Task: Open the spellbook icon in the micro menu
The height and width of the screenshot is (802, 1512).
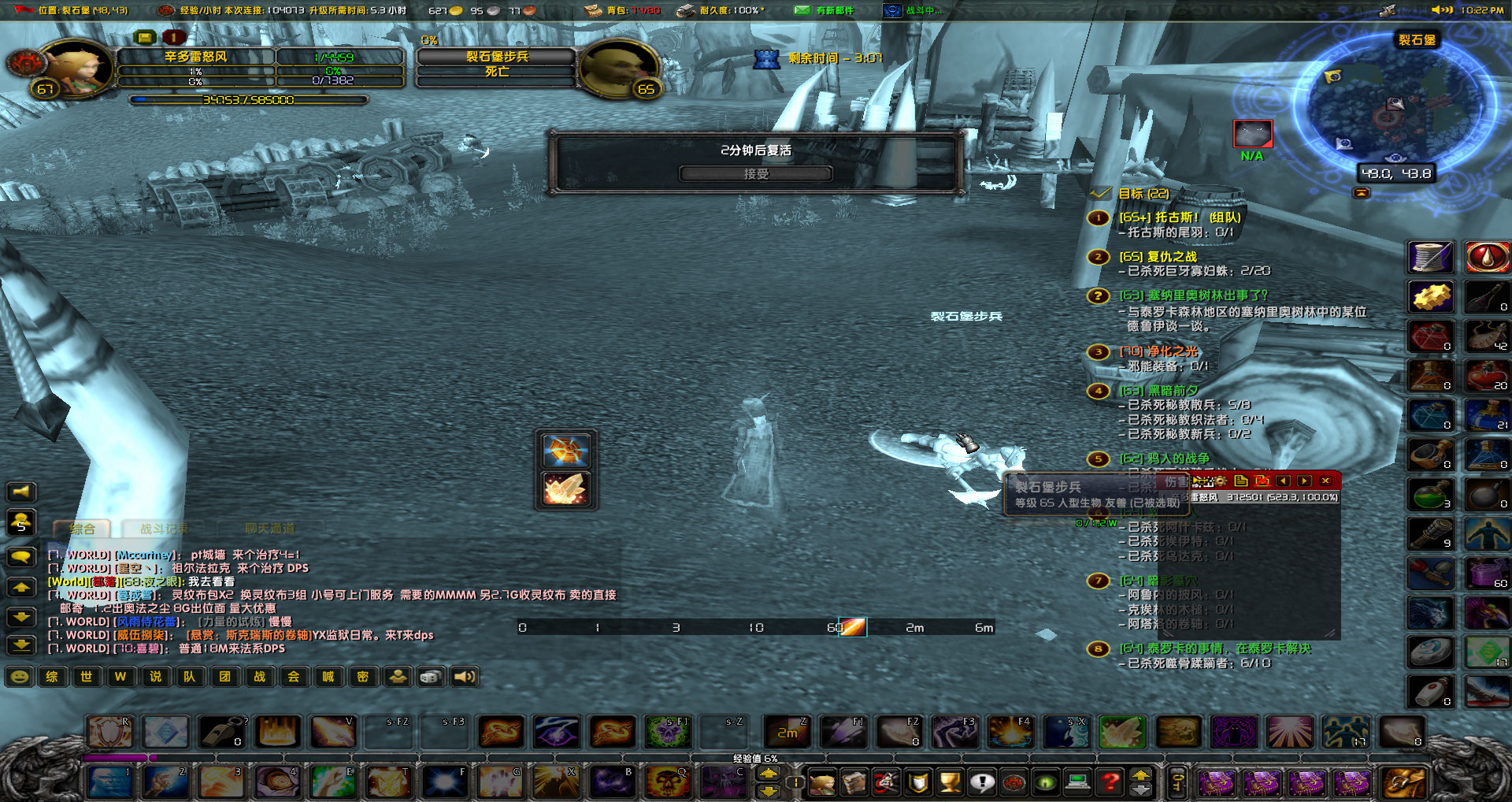Action: pos(854,783)
